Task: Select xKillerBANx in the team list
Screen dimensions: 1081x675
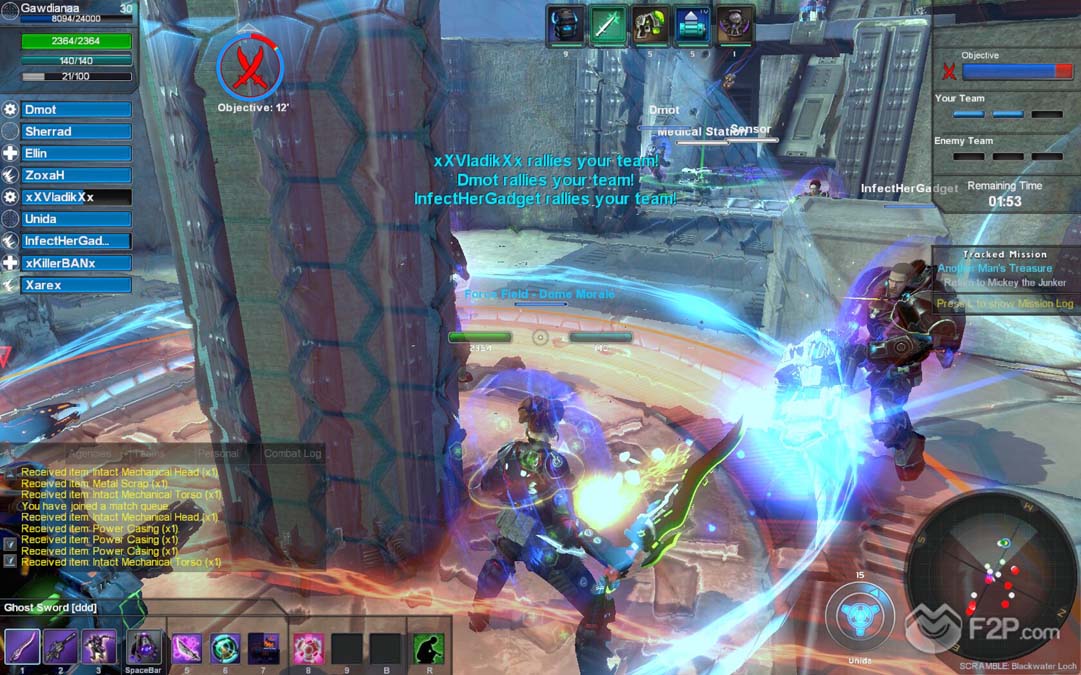Action: (76, 263)
